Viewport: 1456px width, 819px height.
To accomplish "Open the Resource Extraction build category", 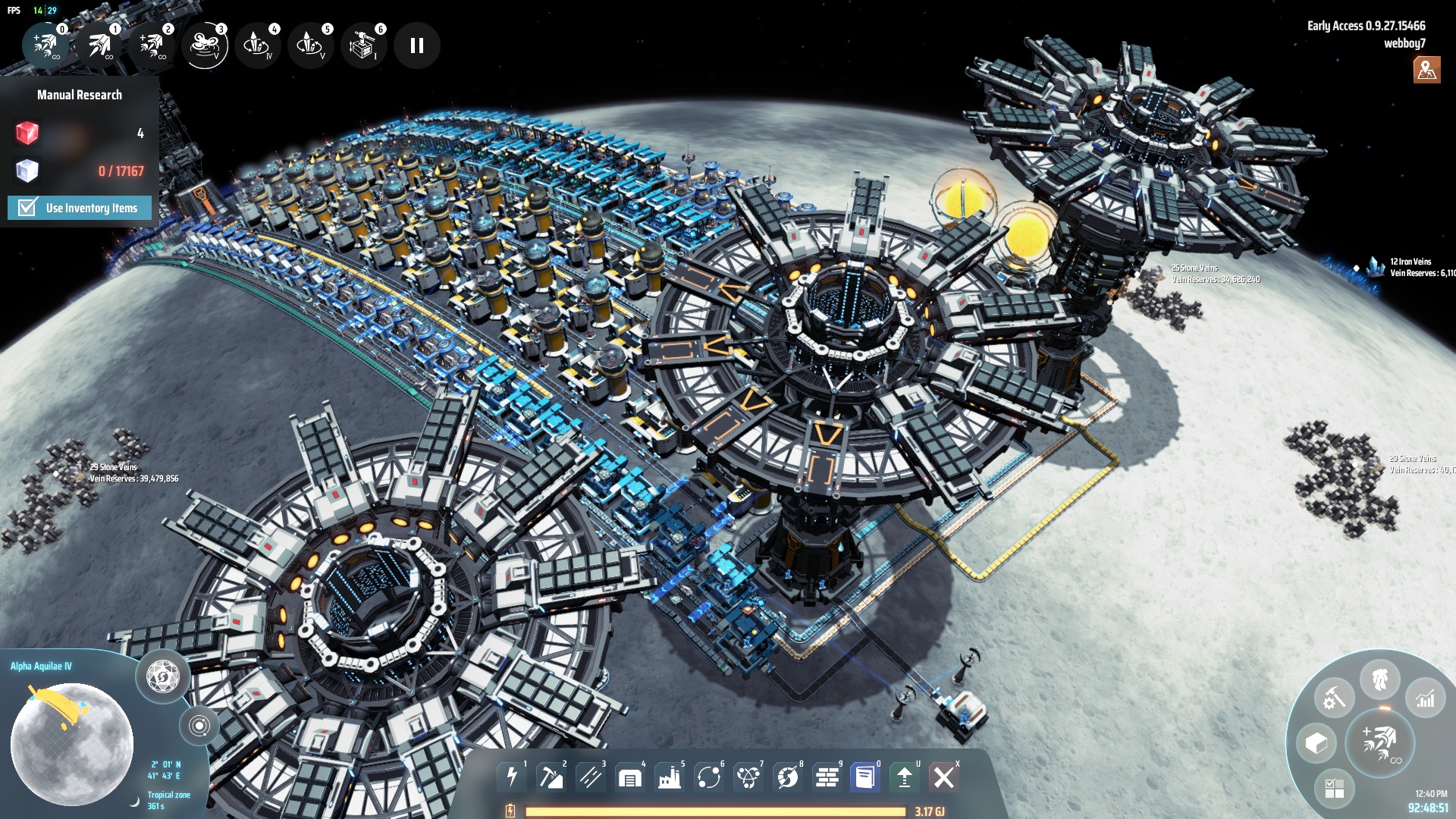I will click(550, 778).
